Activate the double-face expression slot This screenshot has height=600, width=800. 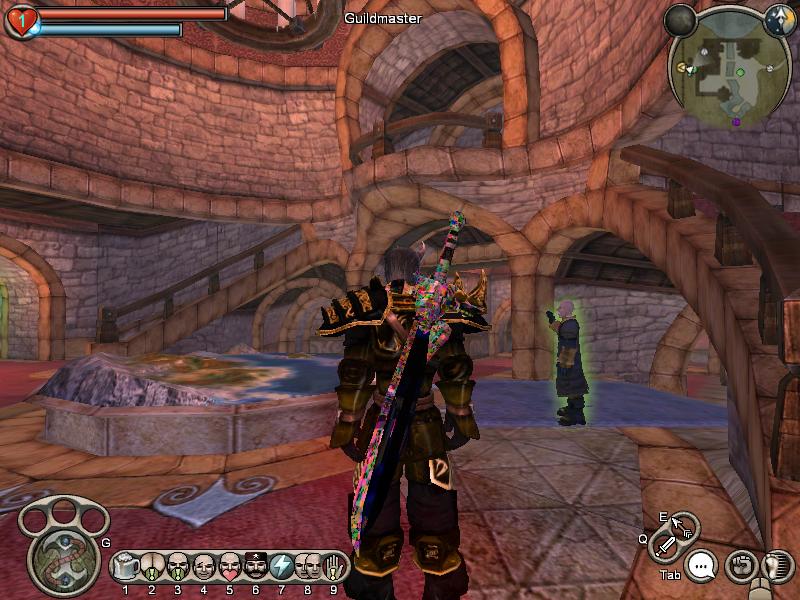(308, 567)
